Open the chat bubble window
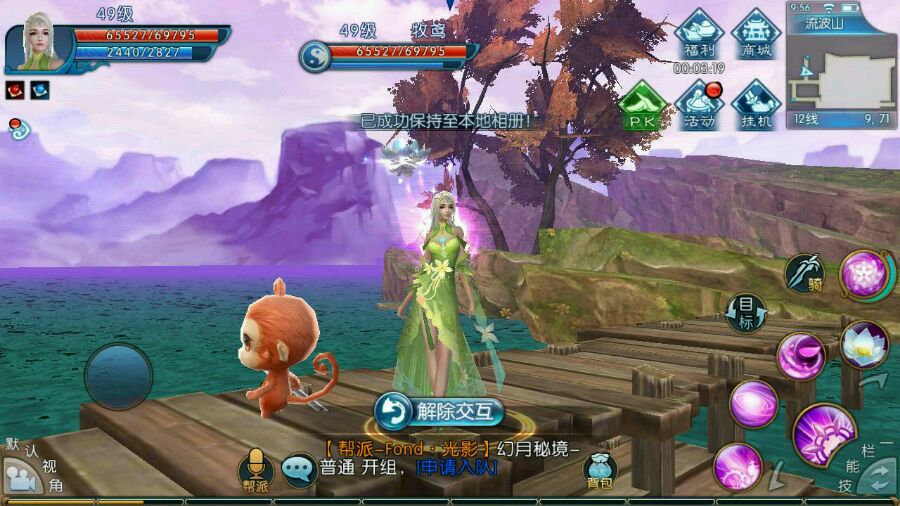 point(298,469)
